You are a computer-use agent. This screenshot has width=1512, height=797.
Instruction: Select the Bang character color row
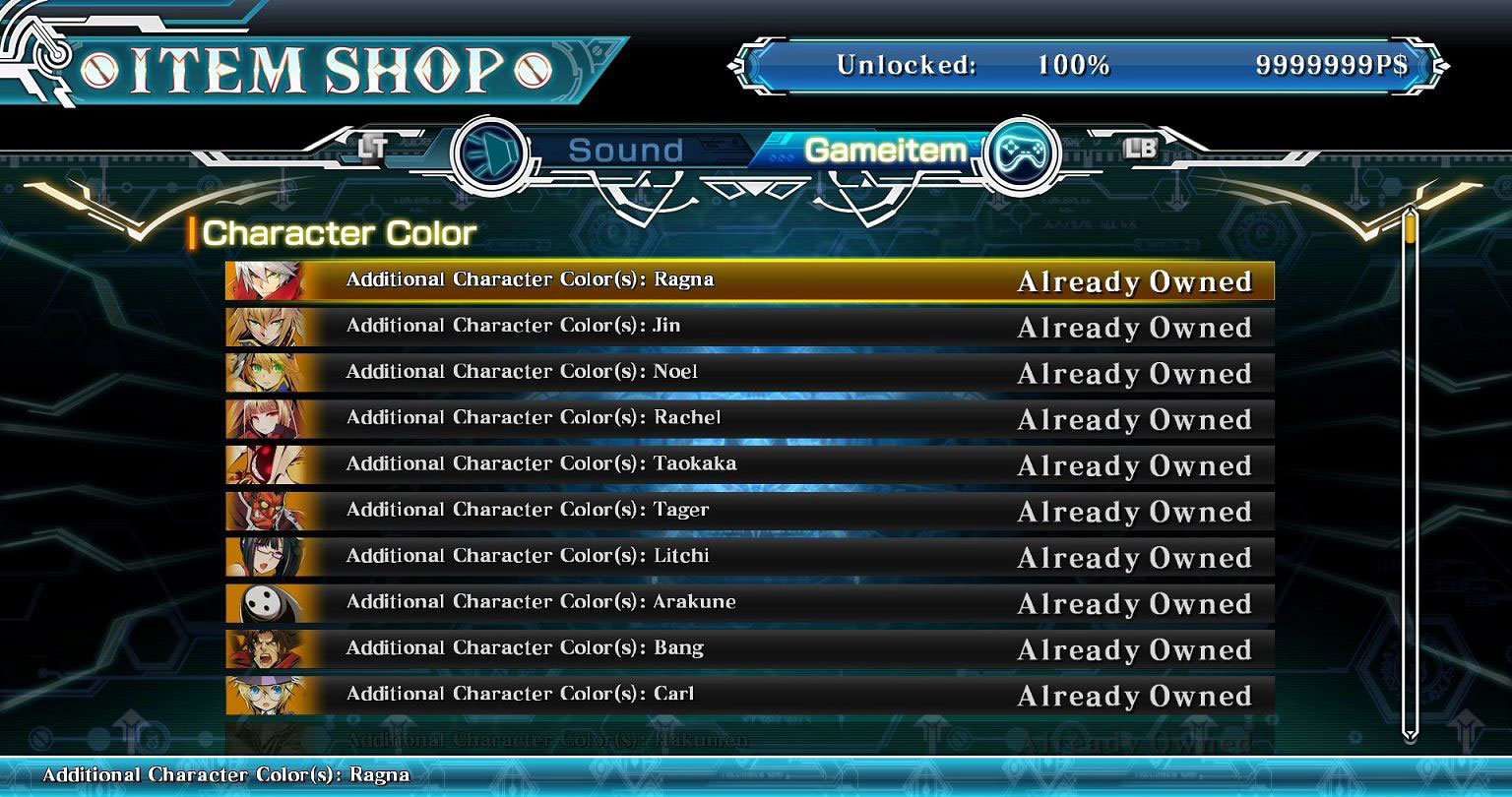click(x=748, y=649)
